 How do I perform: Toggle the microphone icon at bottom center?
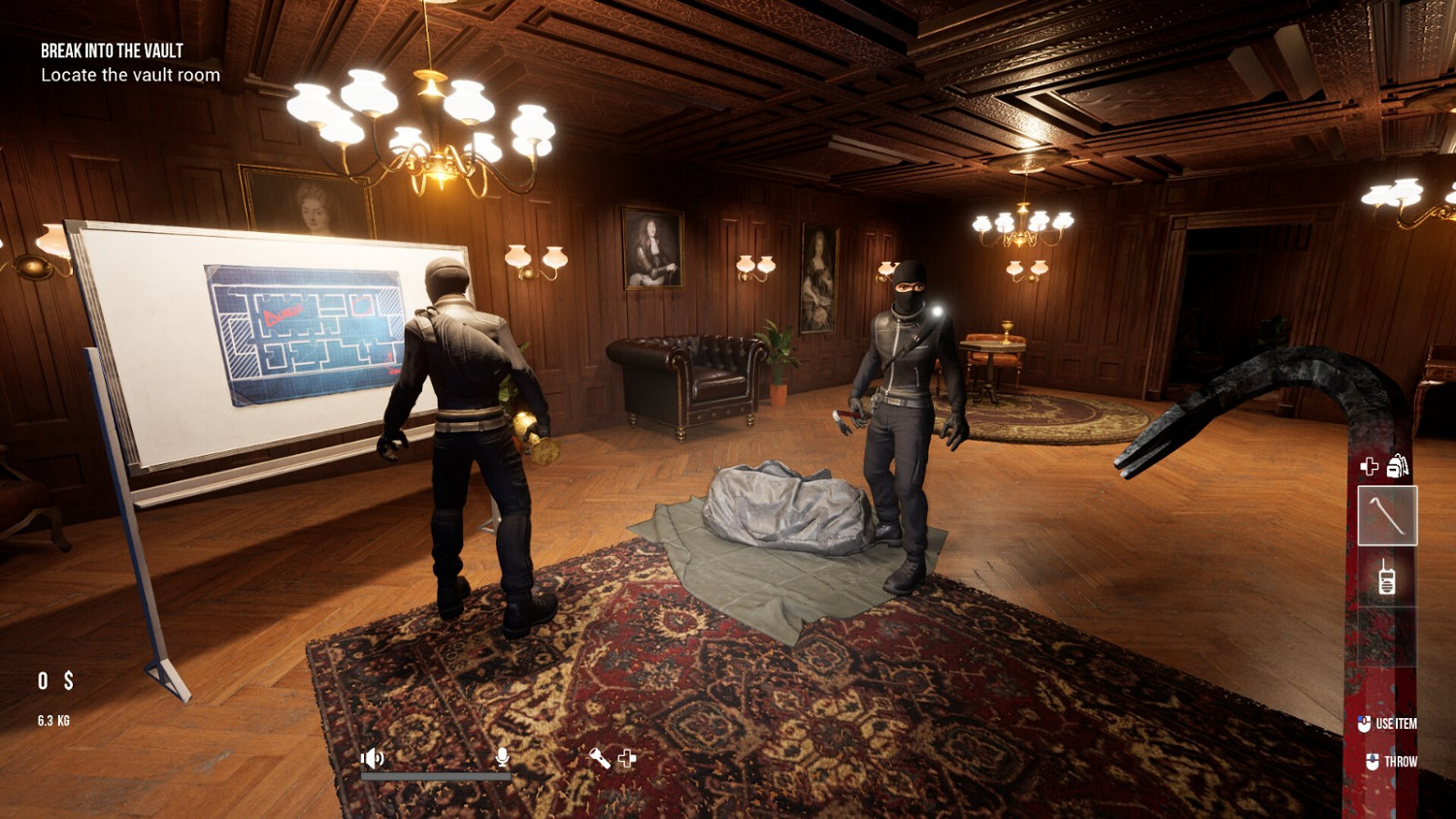pos(503,756)
